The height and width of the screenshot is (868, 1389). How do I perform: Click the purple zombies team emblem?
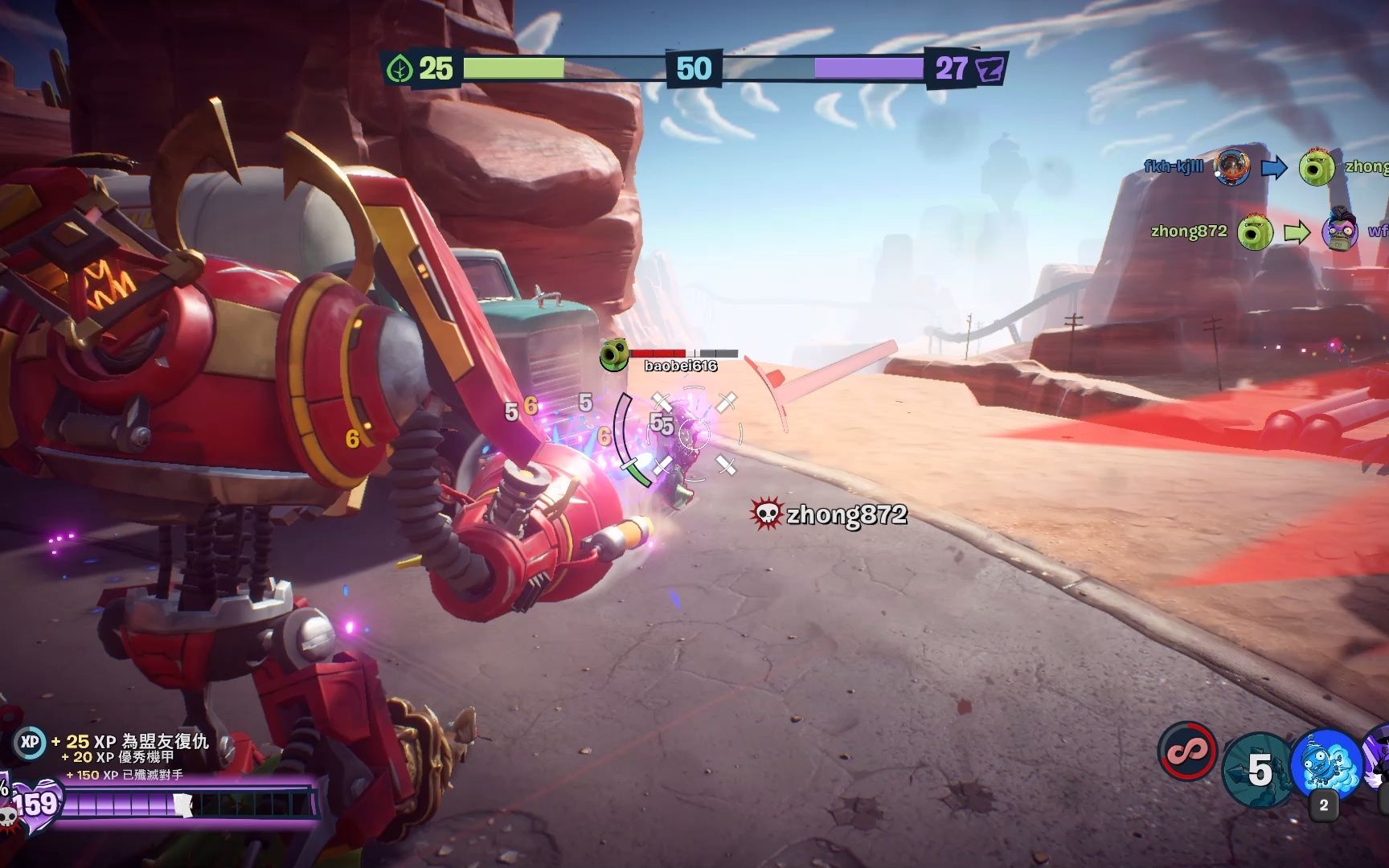(989, 69)
